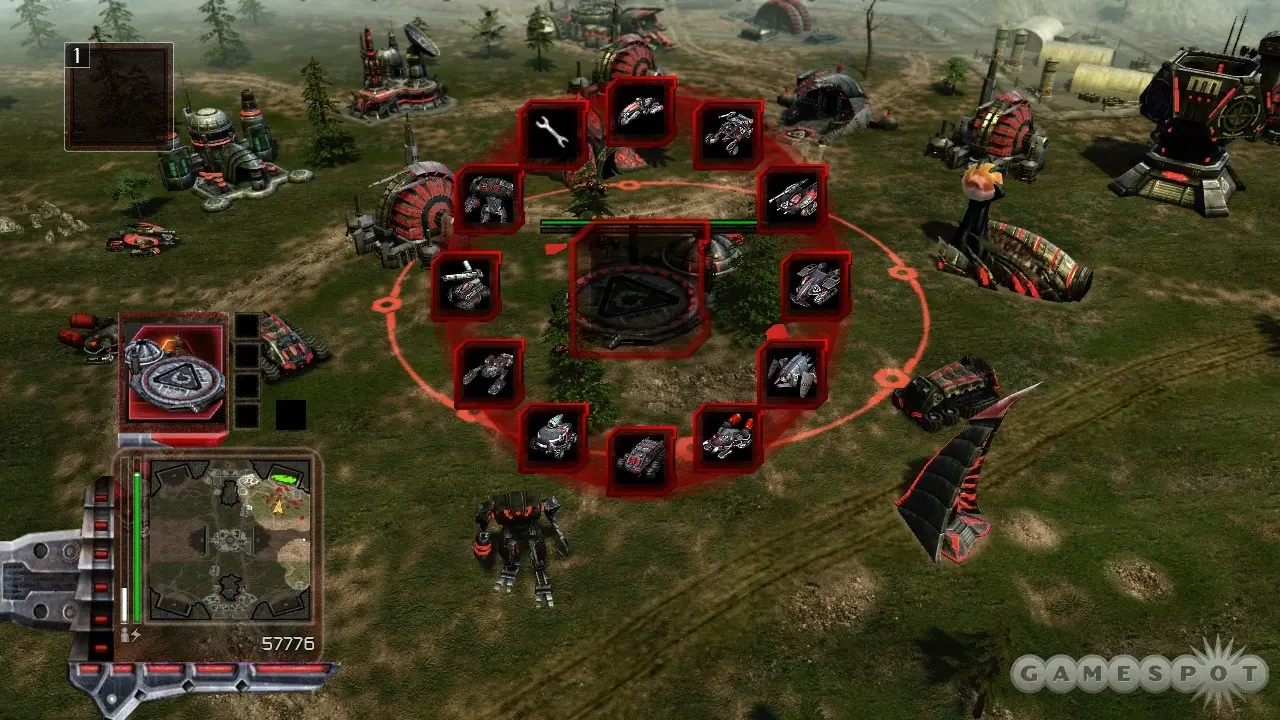Build the long-barreled artillery unit
This screenshot has height=720, width=1280.
466,286
